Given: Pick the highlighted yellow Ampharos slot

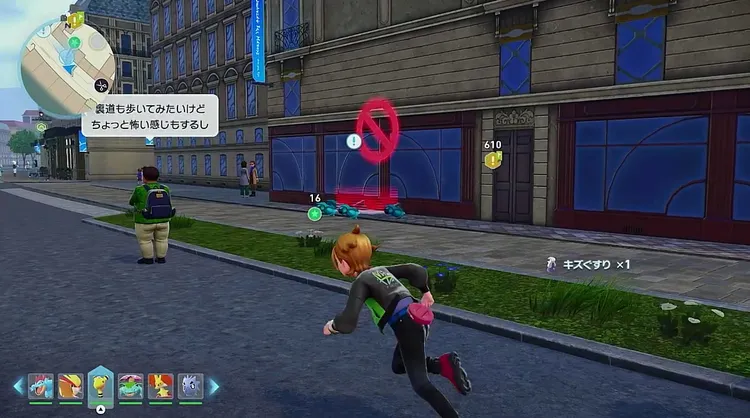Looking at the screenshot, I should 100,383.
